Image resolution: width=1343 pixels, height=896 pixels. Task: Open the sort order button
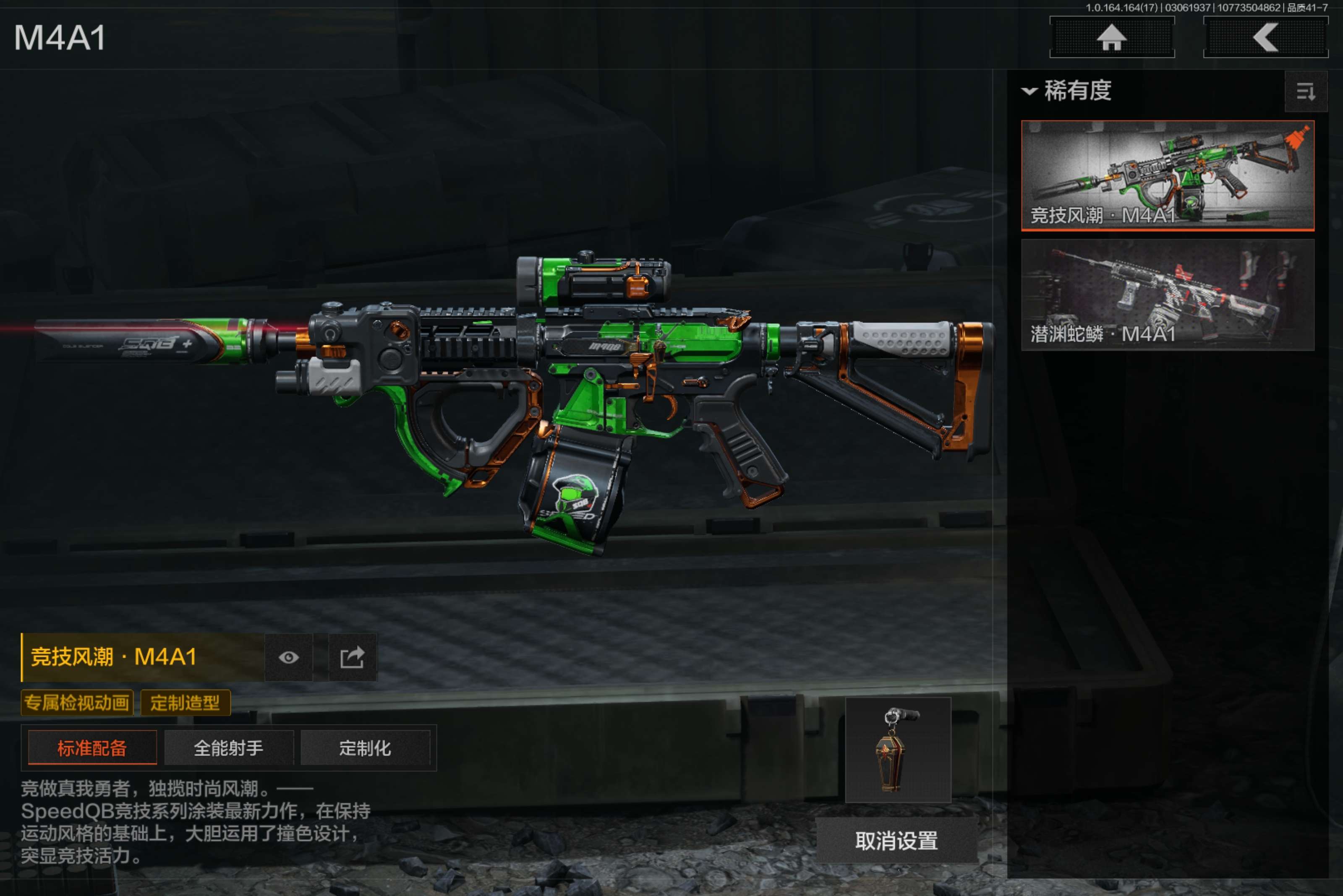1305,91
